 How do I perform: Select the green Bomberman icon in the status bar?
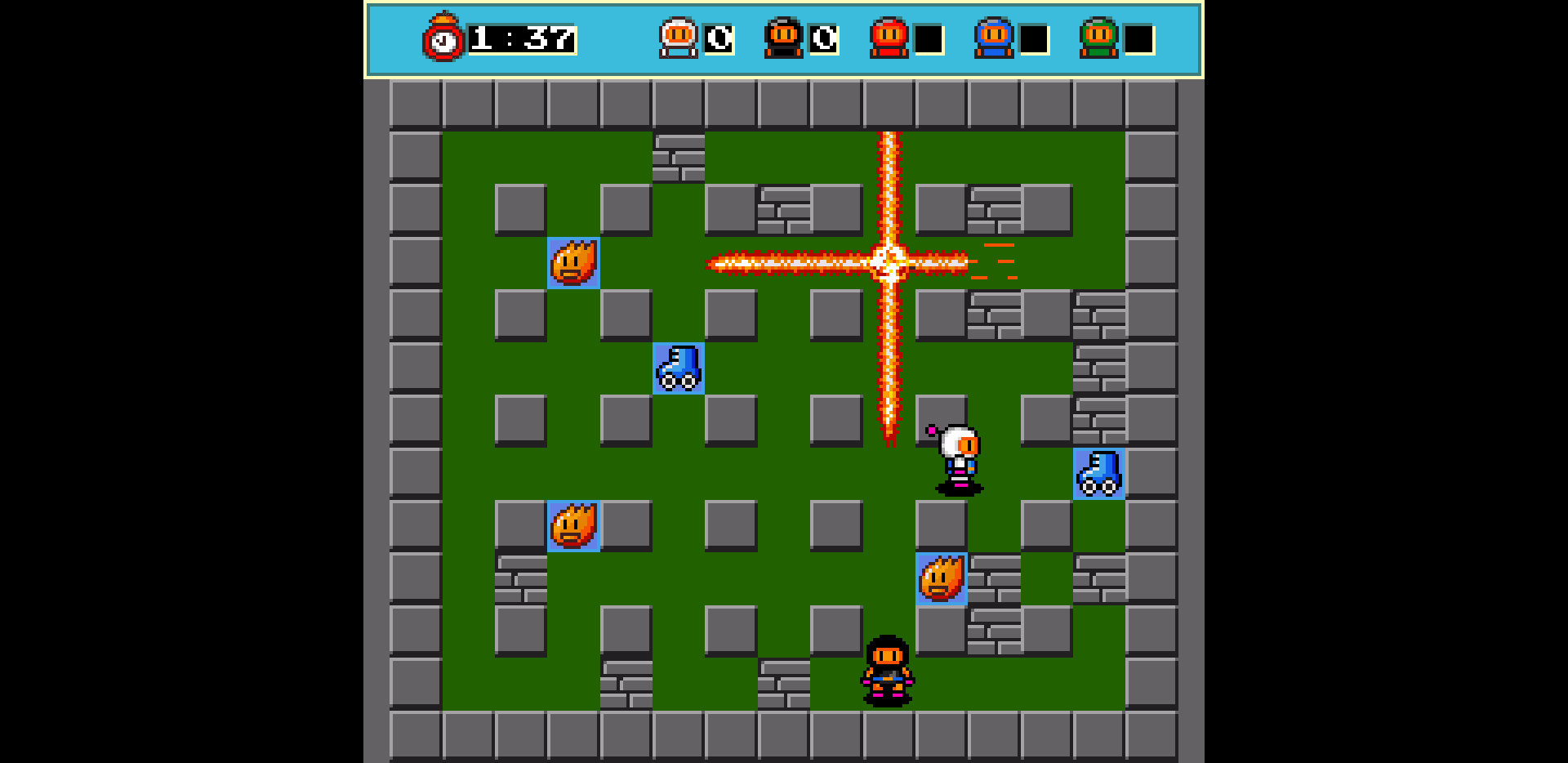pyautogui.click(x=1101, y=35)
